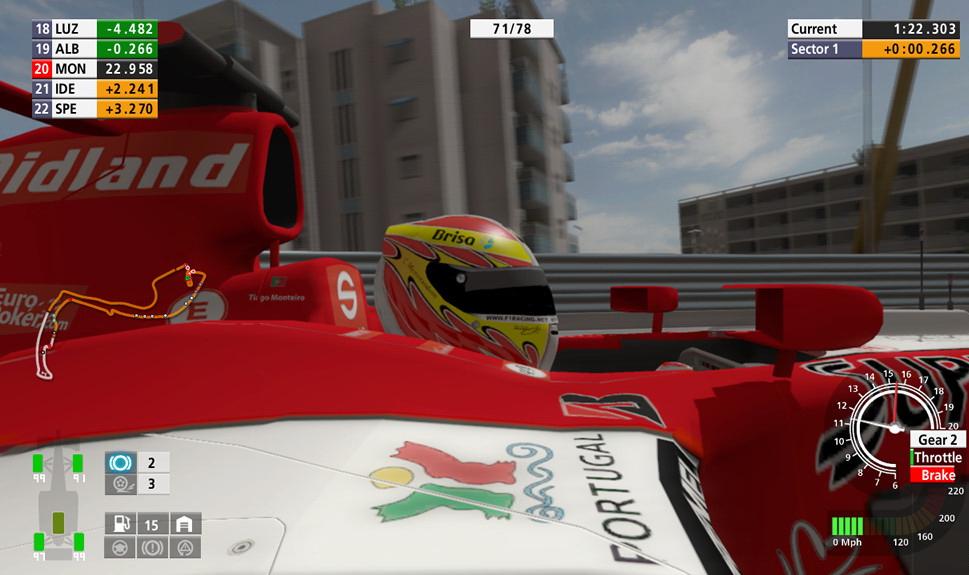
Task: Select the LUZ row in the standings
Action: (95, 29)
